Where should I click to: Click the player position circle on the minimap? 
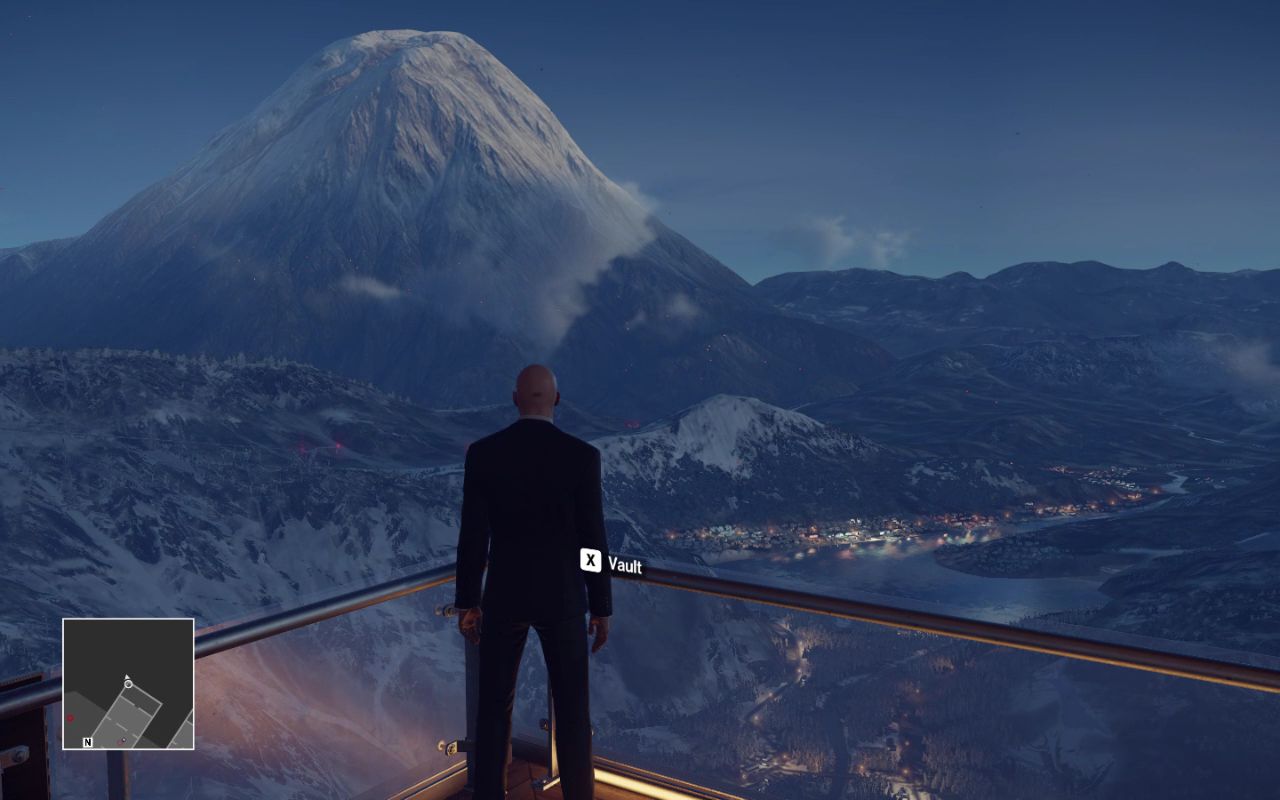128,684
